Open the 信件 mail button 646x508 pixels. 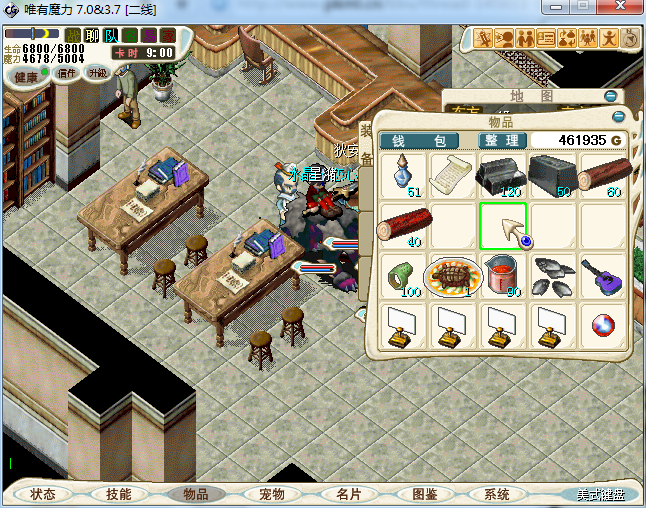tap(68, 73)
